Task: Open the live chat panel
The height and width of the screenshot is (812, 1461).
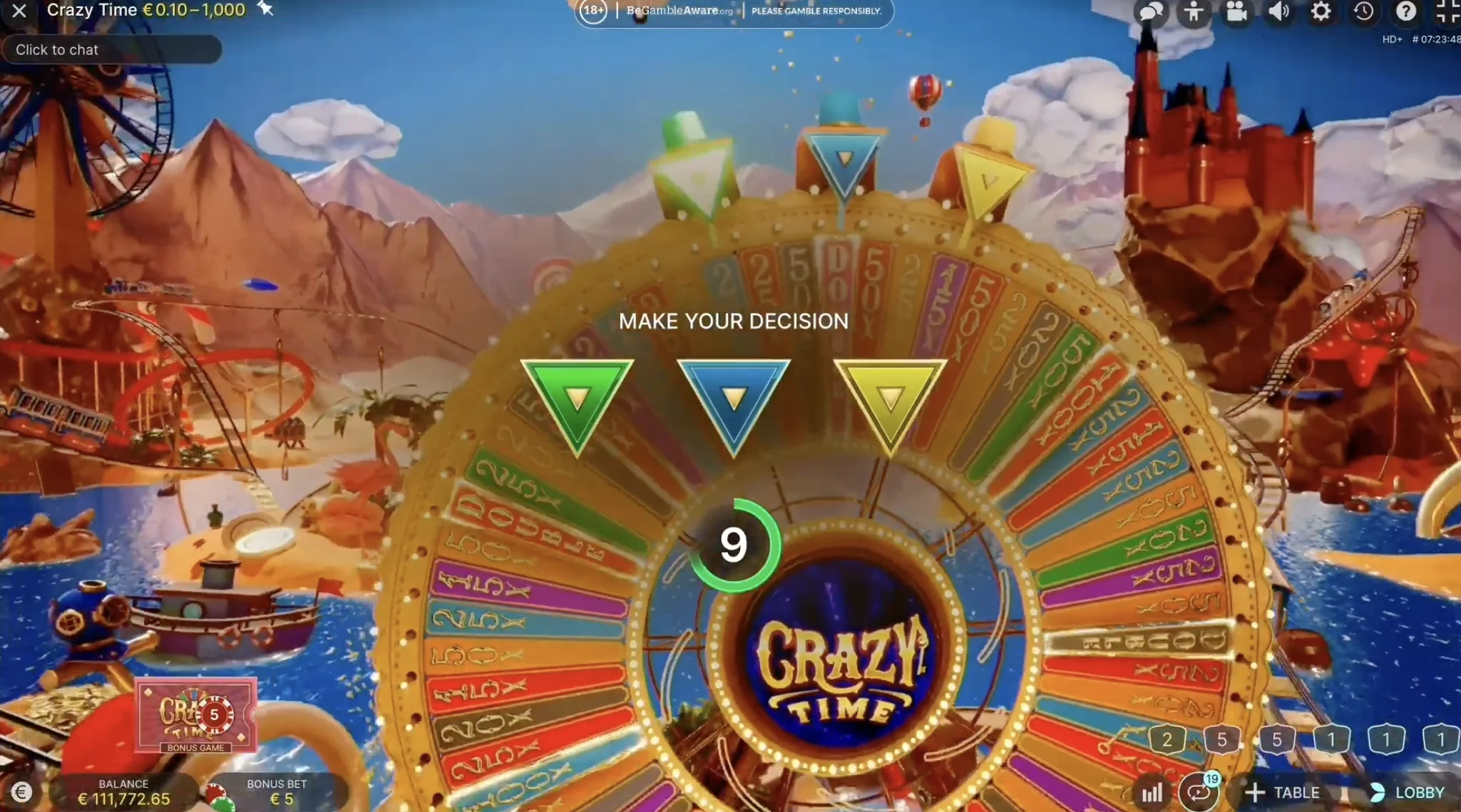Action: 1150,11
